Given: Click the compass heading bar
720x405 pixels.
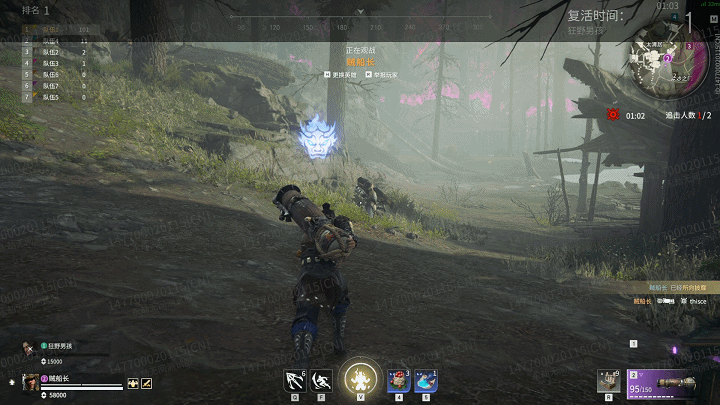Looking at the screenshot, I should click(360, 17).
